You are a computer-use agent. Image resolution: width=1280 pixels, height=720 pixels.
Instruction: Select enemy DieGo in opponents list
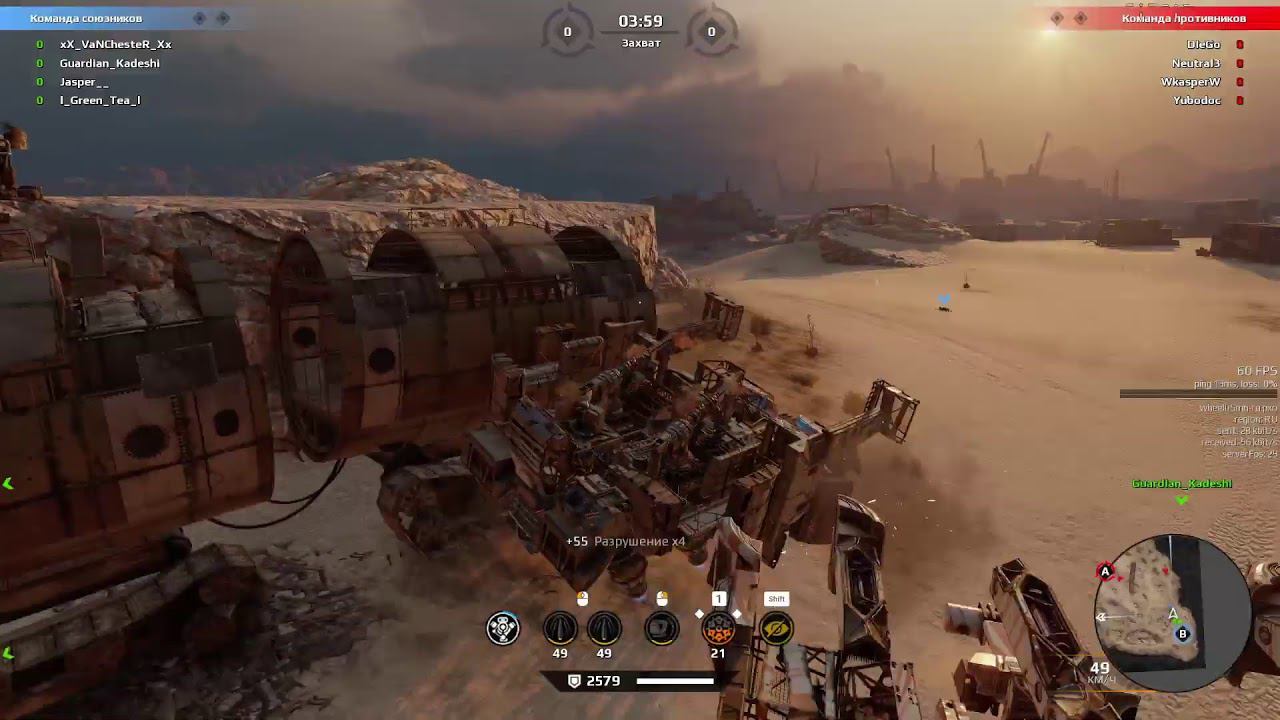(x=1203, y=44)
